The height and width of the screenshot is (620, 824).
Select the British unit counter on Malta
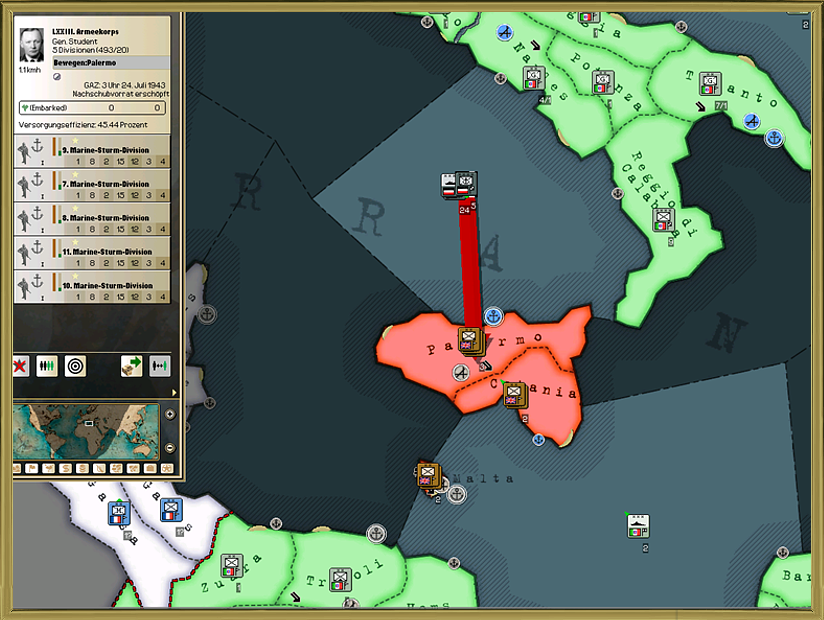(430, 476)
